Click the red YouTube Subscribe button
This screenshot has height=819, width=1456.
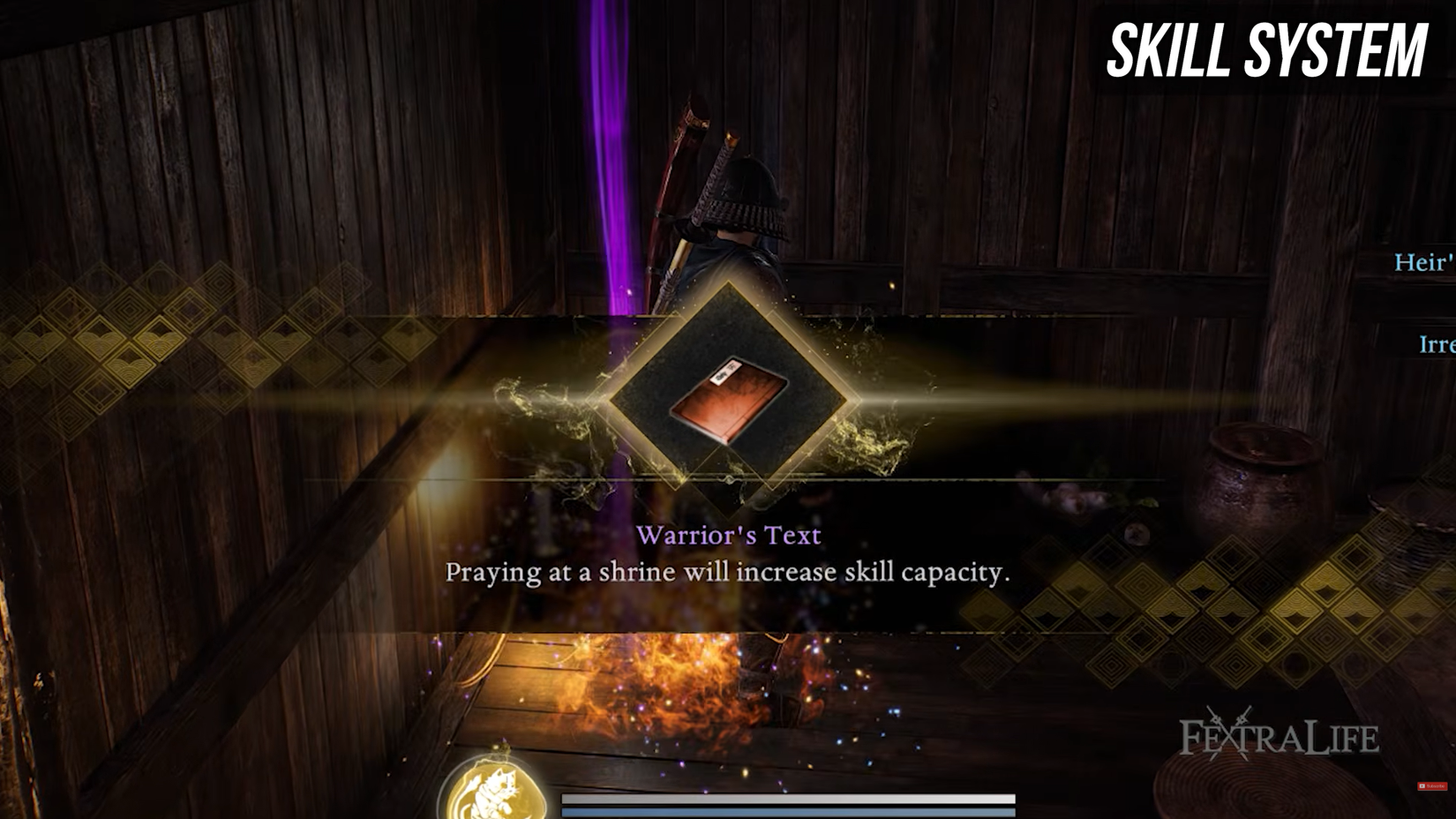1431,785
